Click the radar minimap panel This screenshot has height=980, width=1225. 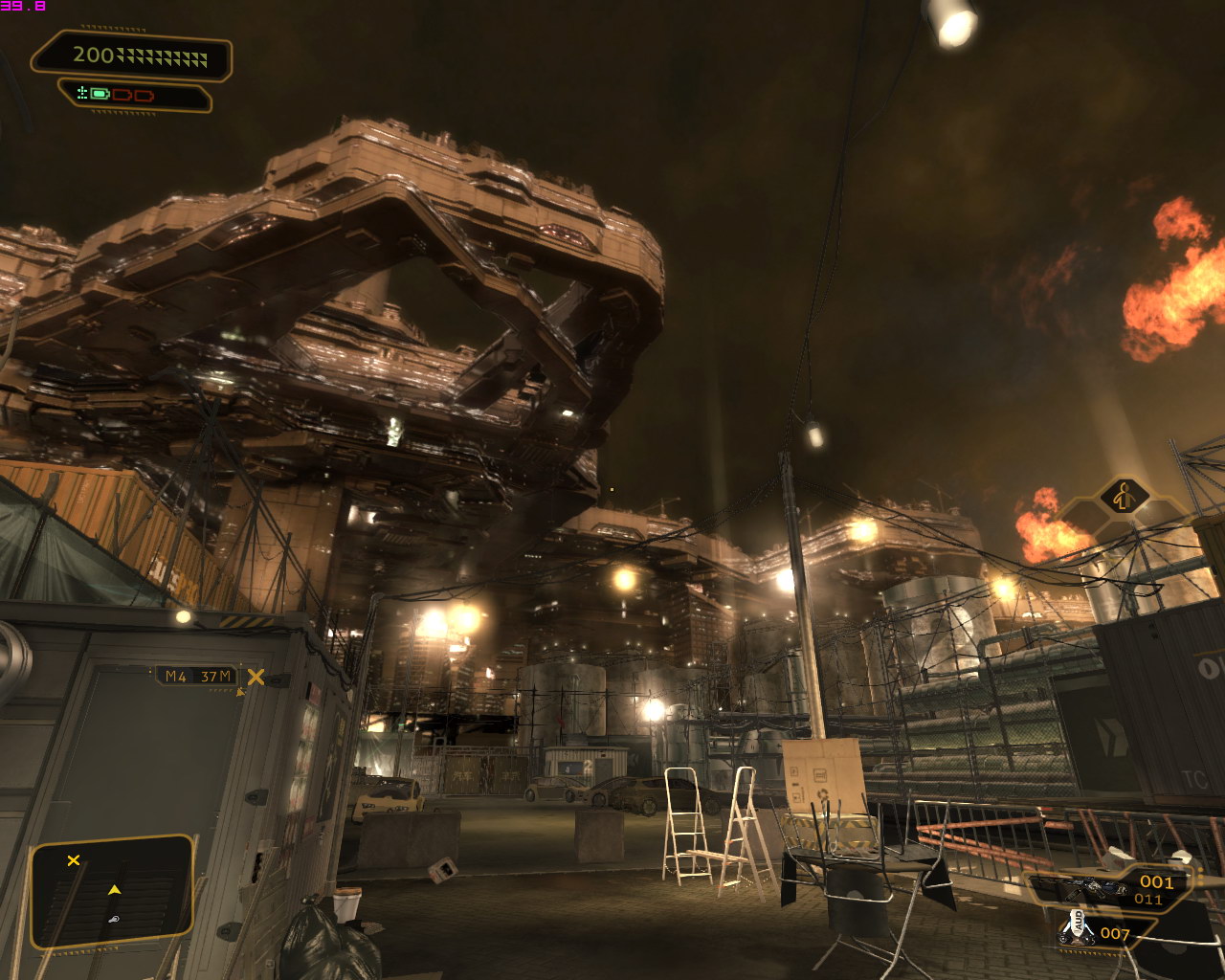click(x=112, y=892)
